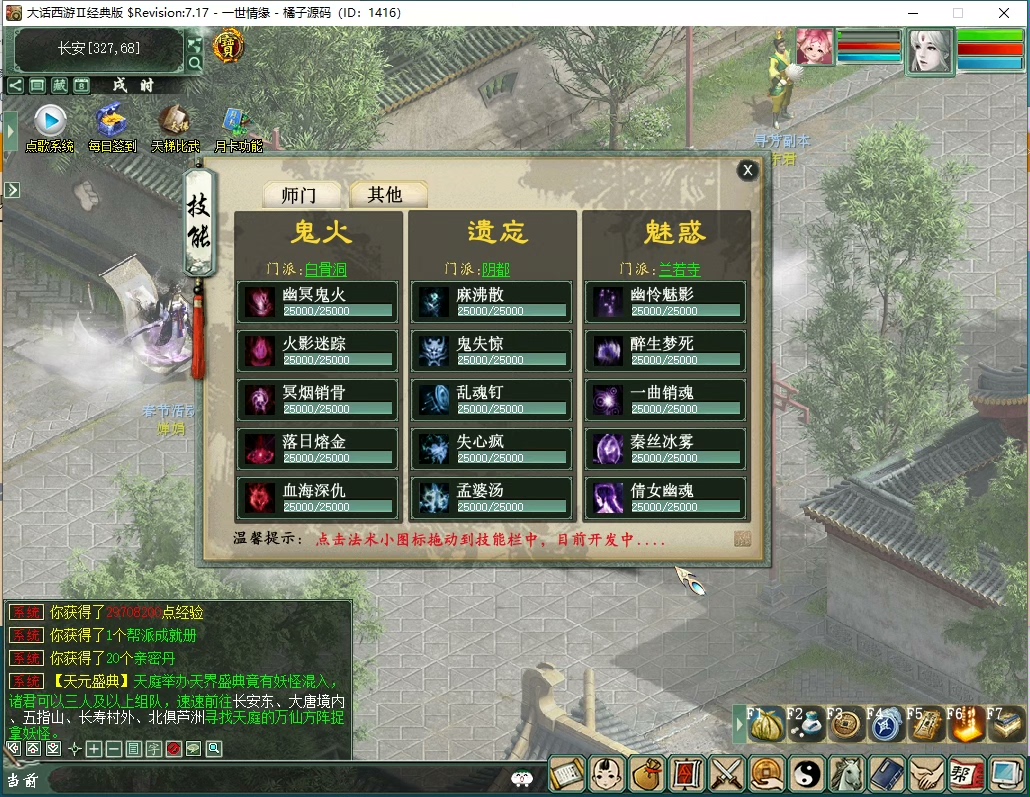Choose the 孟婆汤 skill

(x=492, y=498)
